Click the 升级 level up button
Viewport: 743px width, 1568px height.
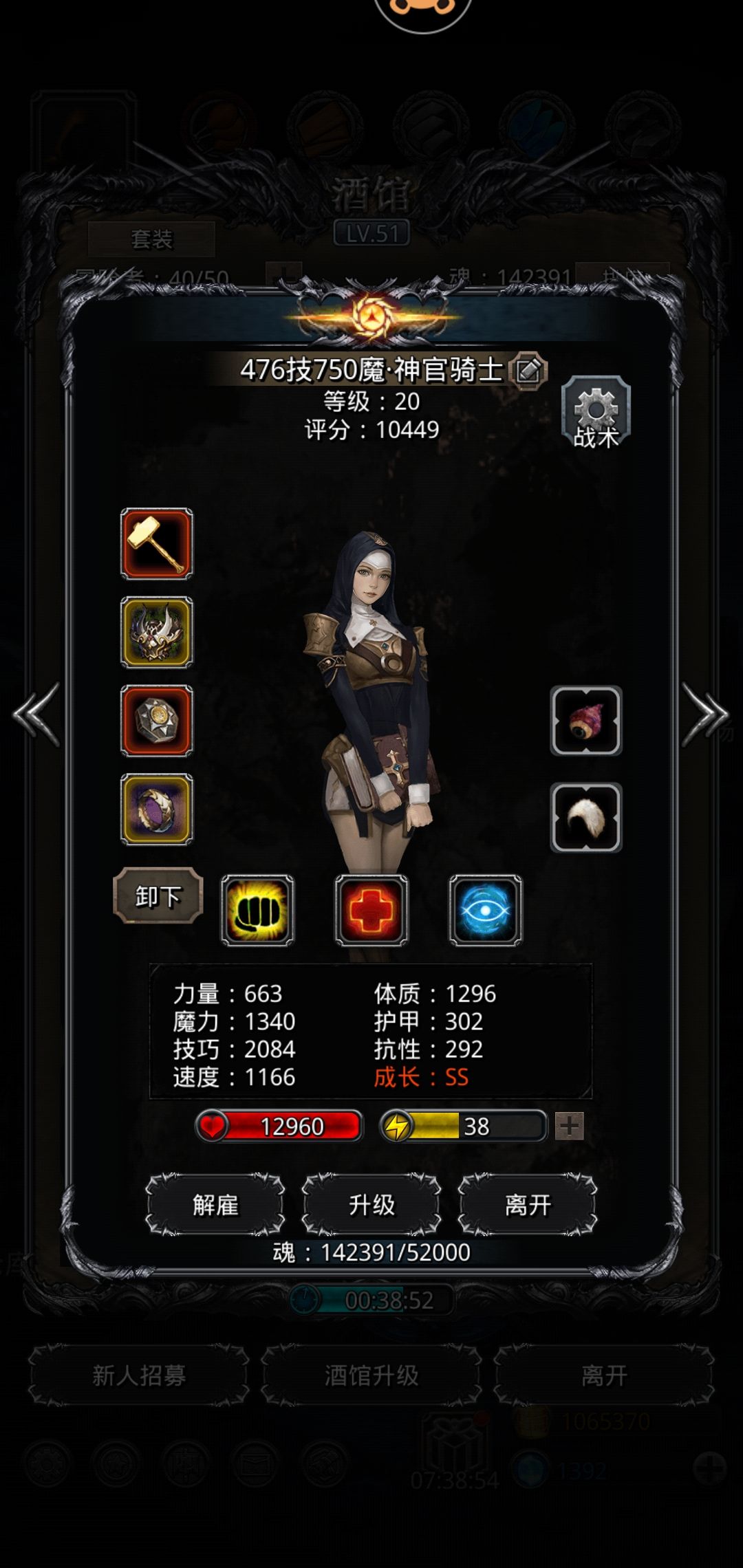371,1205
